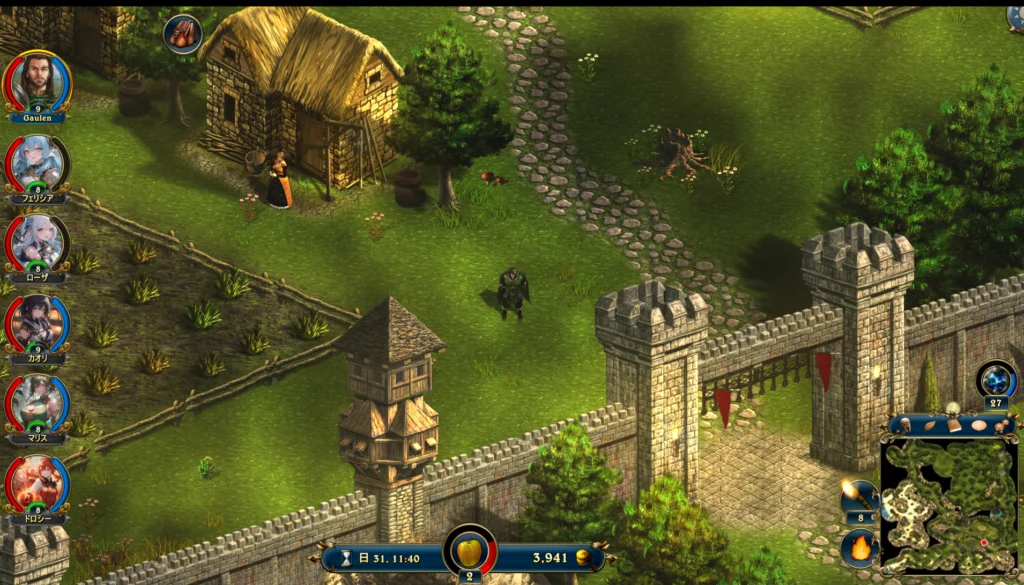Click the helmet icon above the minimap

[x=906, y=424]
